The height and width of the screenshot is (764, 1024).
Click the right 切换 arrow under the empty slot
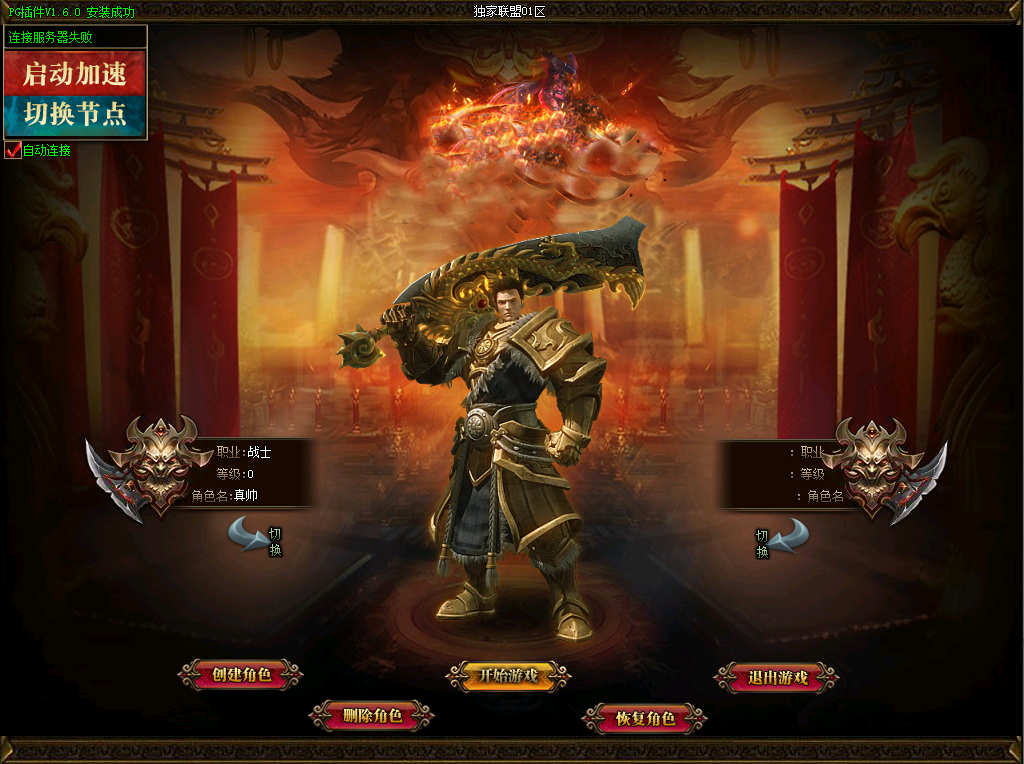click(789, 536)
